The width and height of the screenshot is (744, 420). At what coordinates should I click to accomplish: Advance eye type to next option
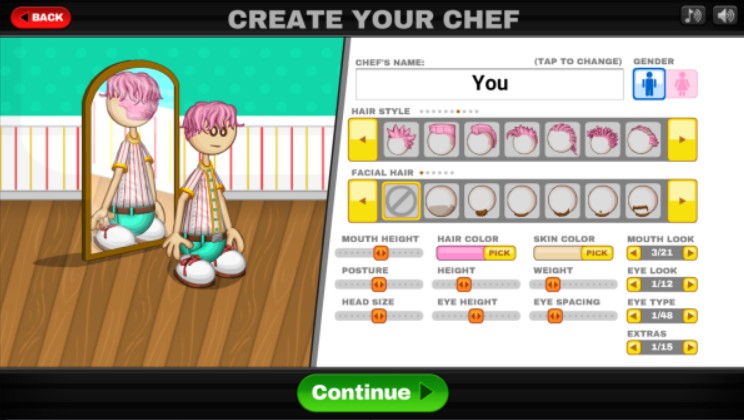(x=690, y=316)
